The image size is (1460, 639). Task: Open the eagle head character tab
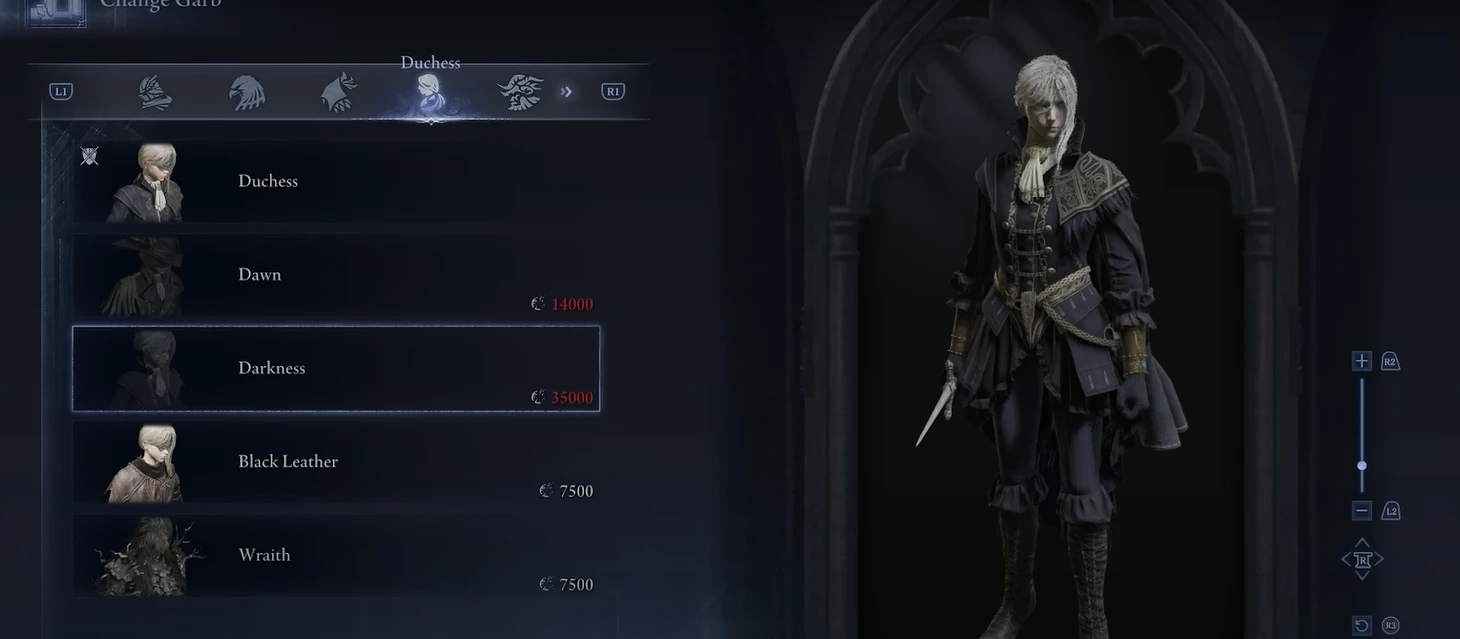click(x=246, y=92)
